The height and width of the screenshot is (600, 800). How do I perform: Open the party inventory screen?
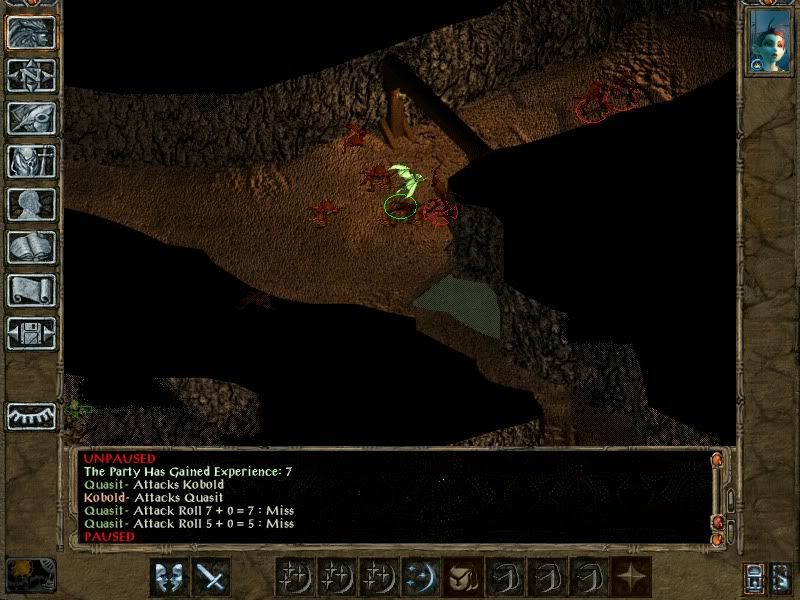click(x=31, y=161)
